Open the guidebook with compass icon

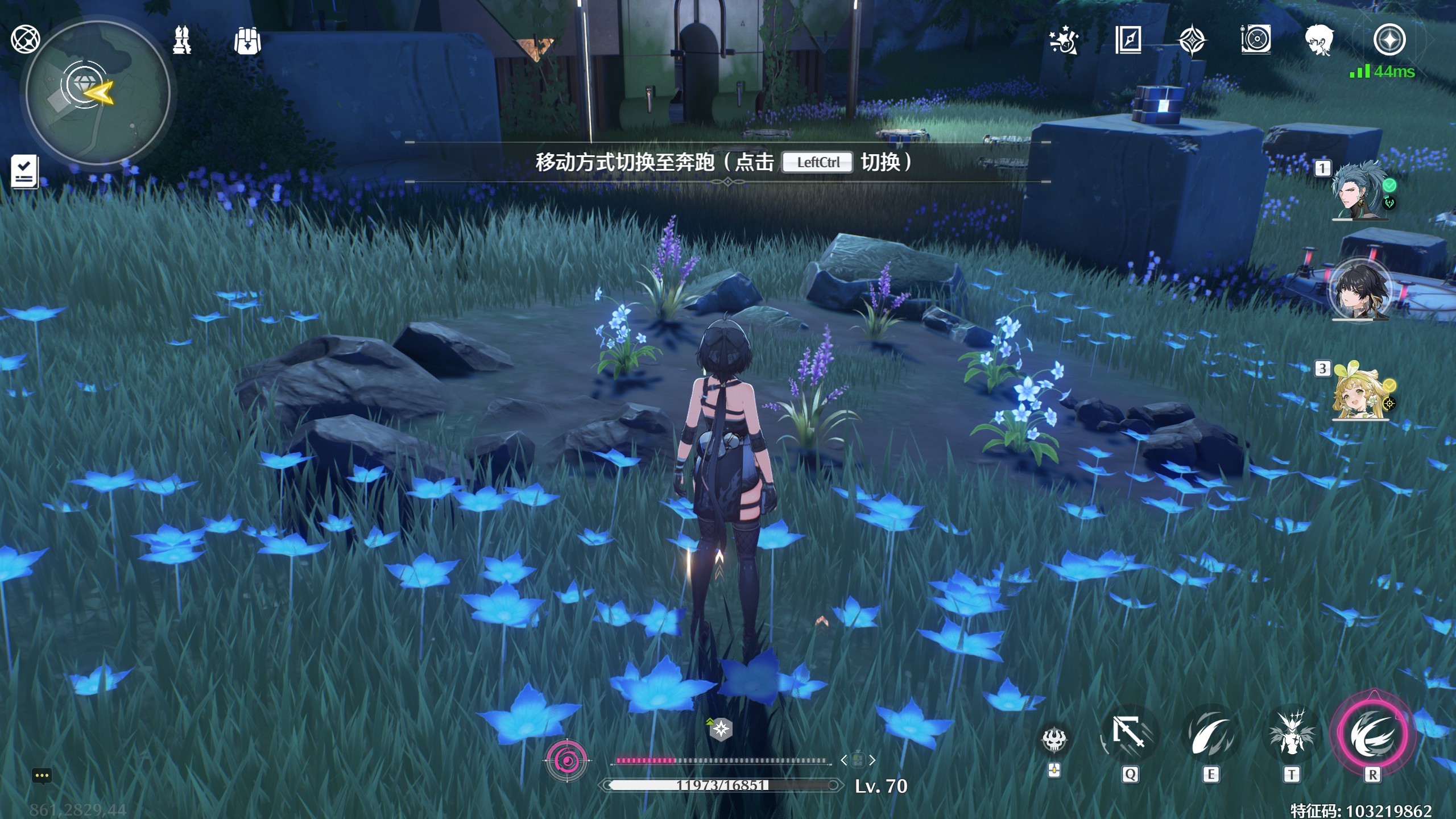point(1128,40)
